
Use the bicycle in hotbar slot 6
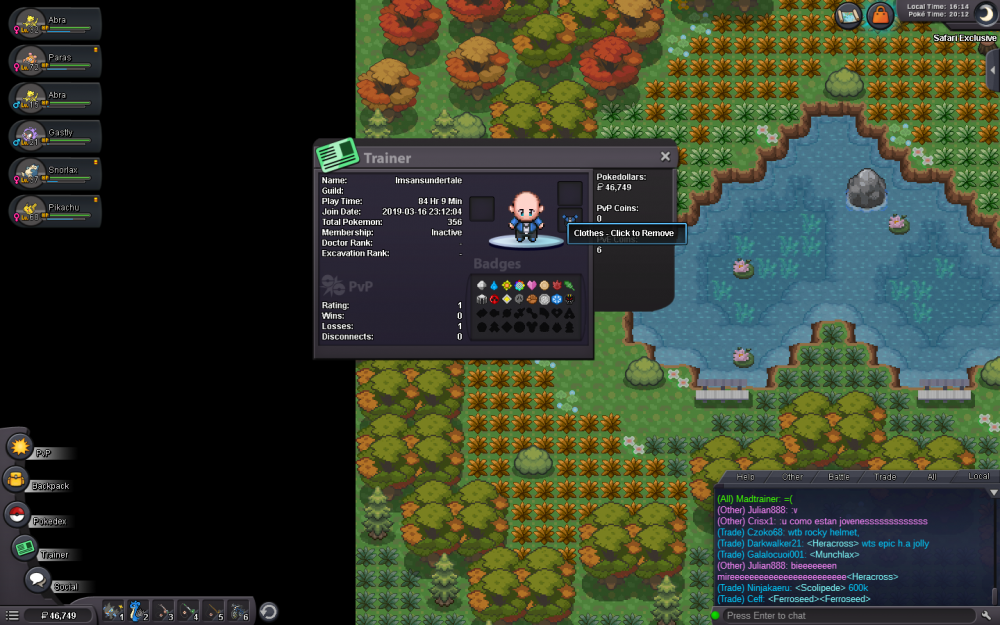click(238, 610)
